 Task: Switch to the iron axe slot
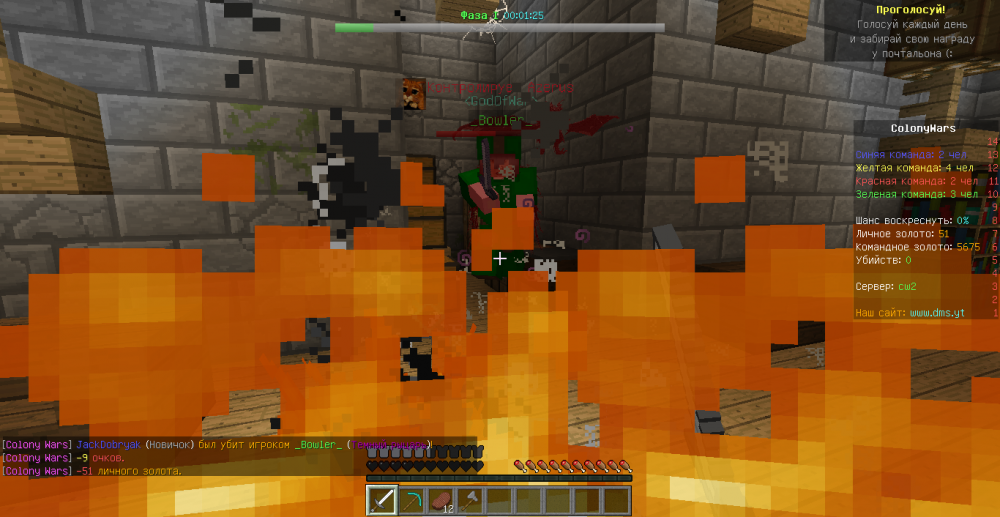[470, 500]
